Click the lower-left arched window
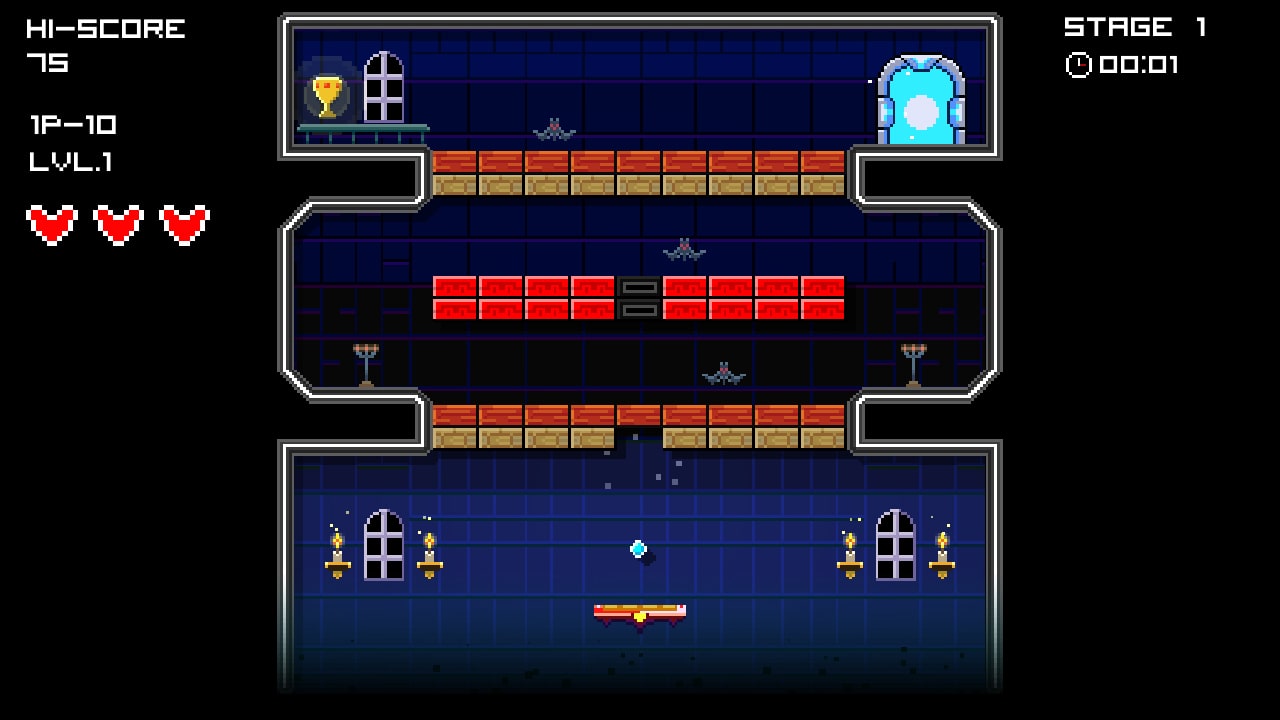 [x=385, y=545]
